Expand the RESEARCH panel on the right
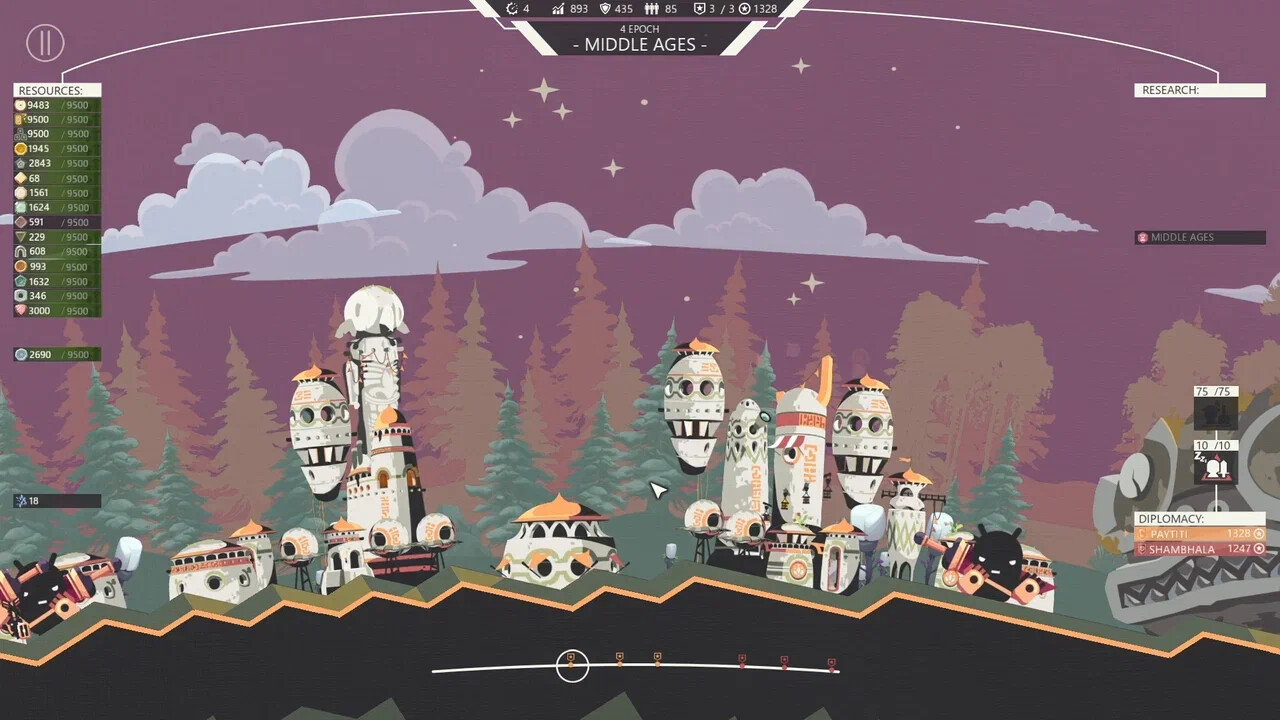1280x720 pixels. click(1199, 90)
